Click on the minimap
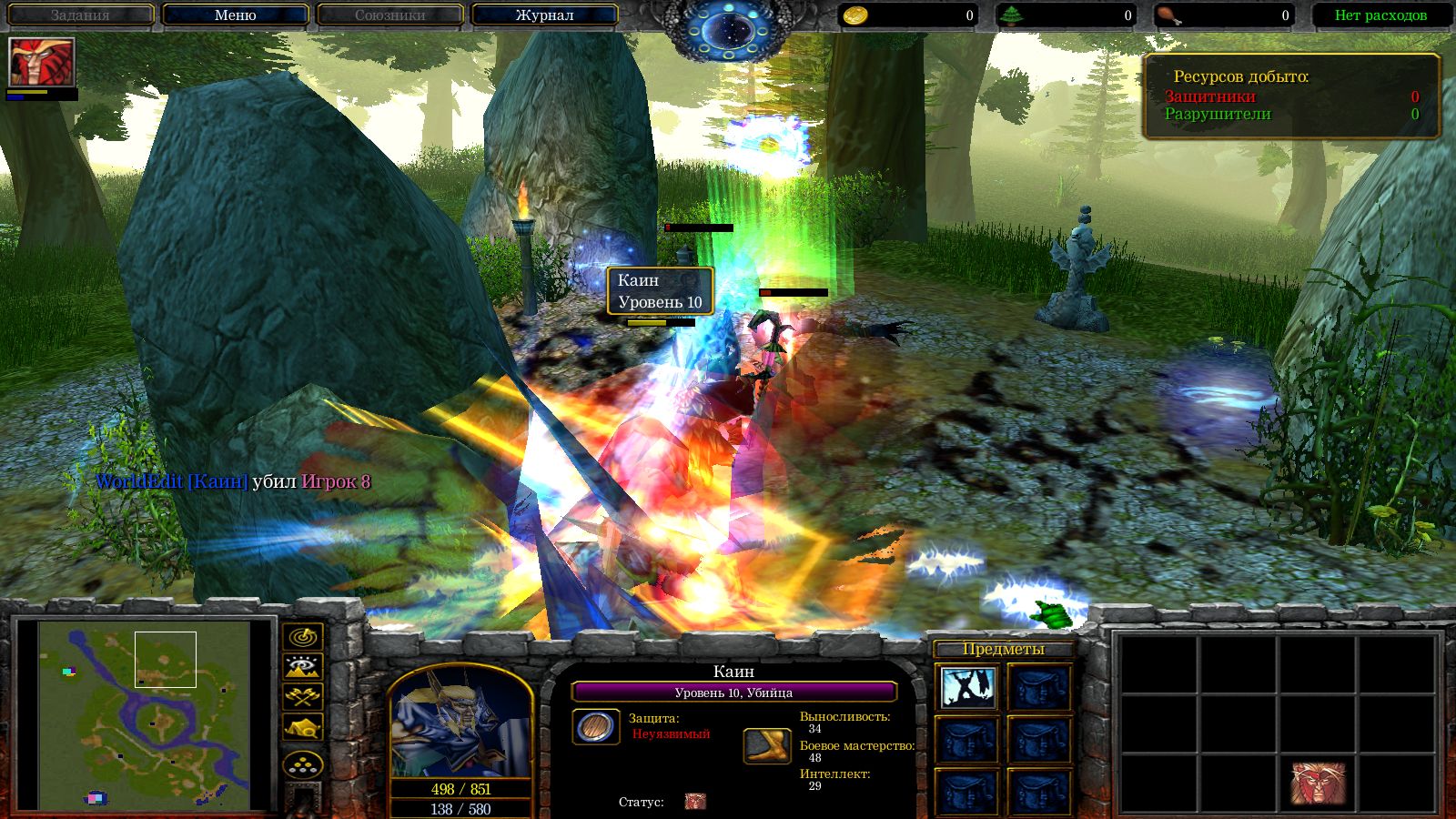1456x819 pixels. [x=146, y=714]
